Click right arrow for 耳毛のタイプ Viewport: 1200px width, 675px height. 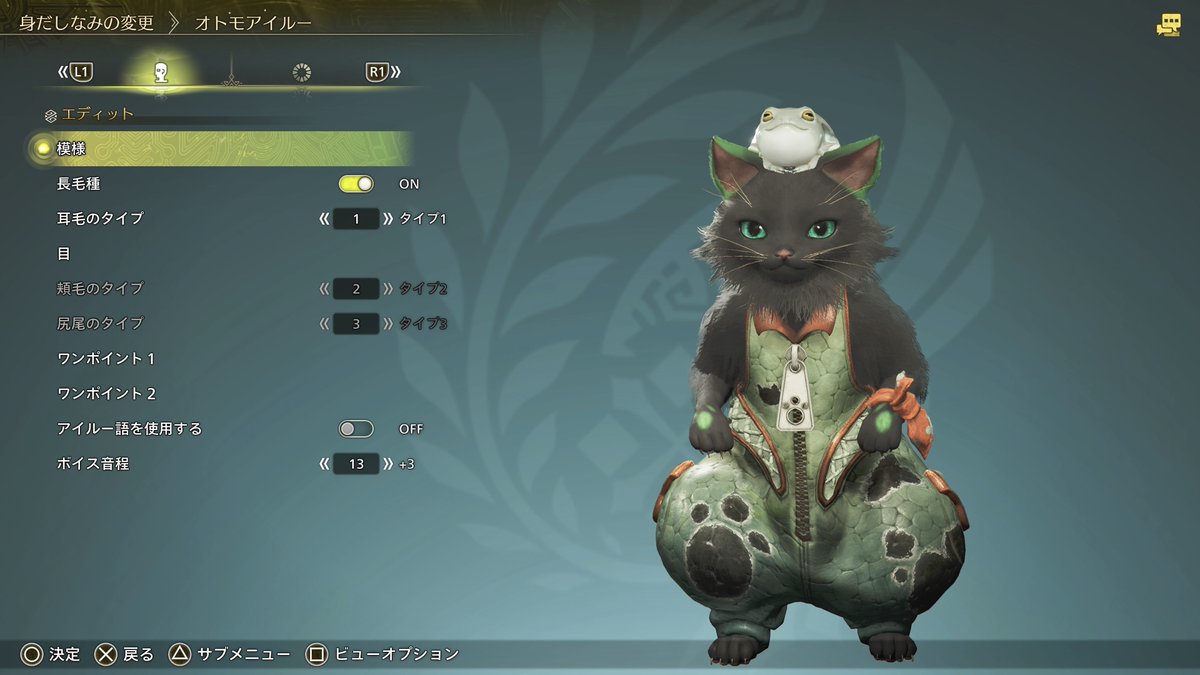[388, 218]
